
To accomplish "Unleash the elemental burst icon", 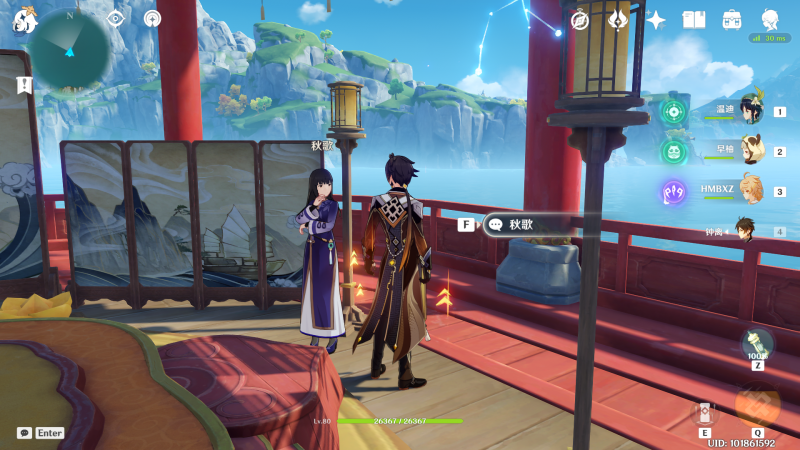I will point(757,405).
